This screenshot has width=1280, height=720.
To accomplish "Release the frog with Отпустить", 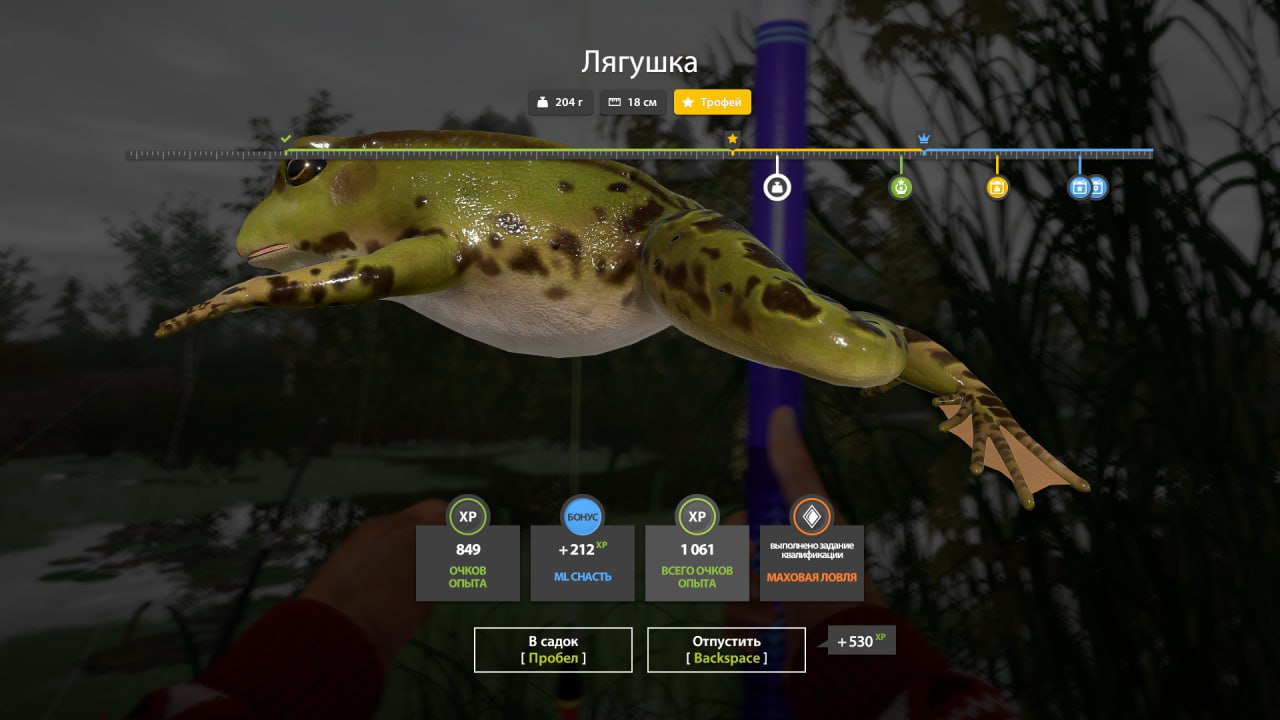I will 726,649.
